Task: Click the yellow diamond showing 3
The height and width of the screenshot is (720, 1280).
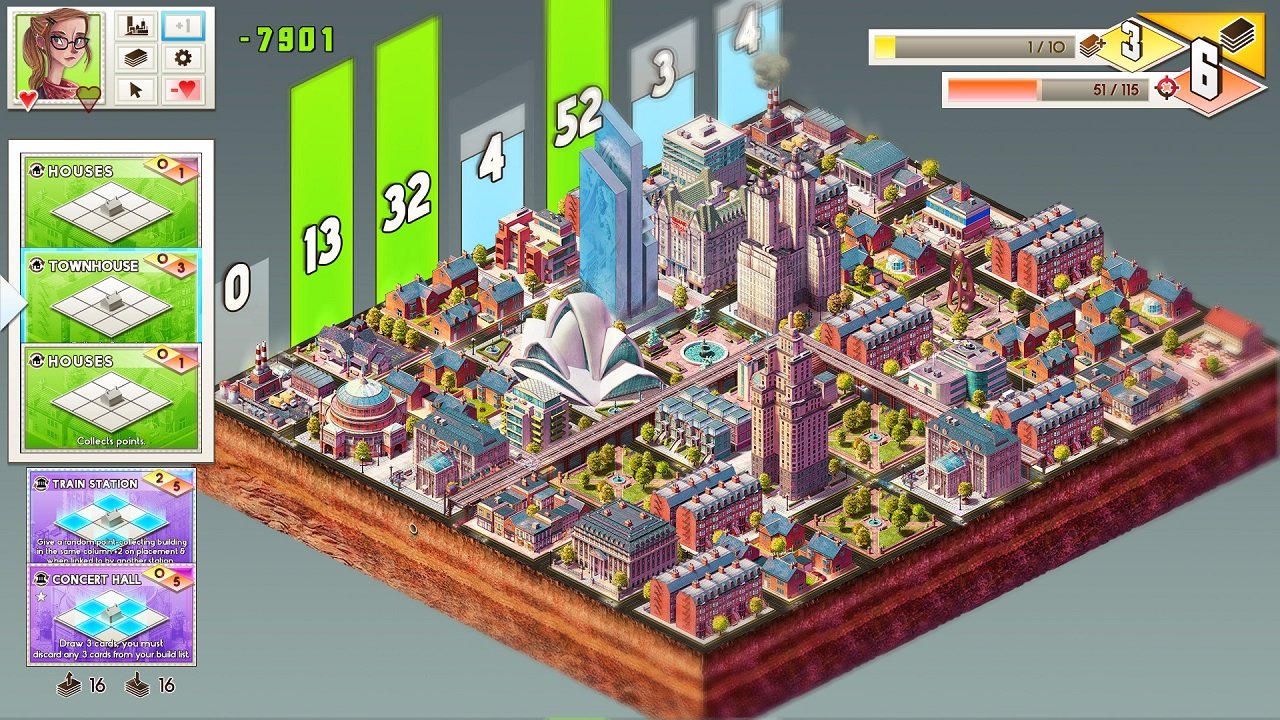Action: 1130,40
